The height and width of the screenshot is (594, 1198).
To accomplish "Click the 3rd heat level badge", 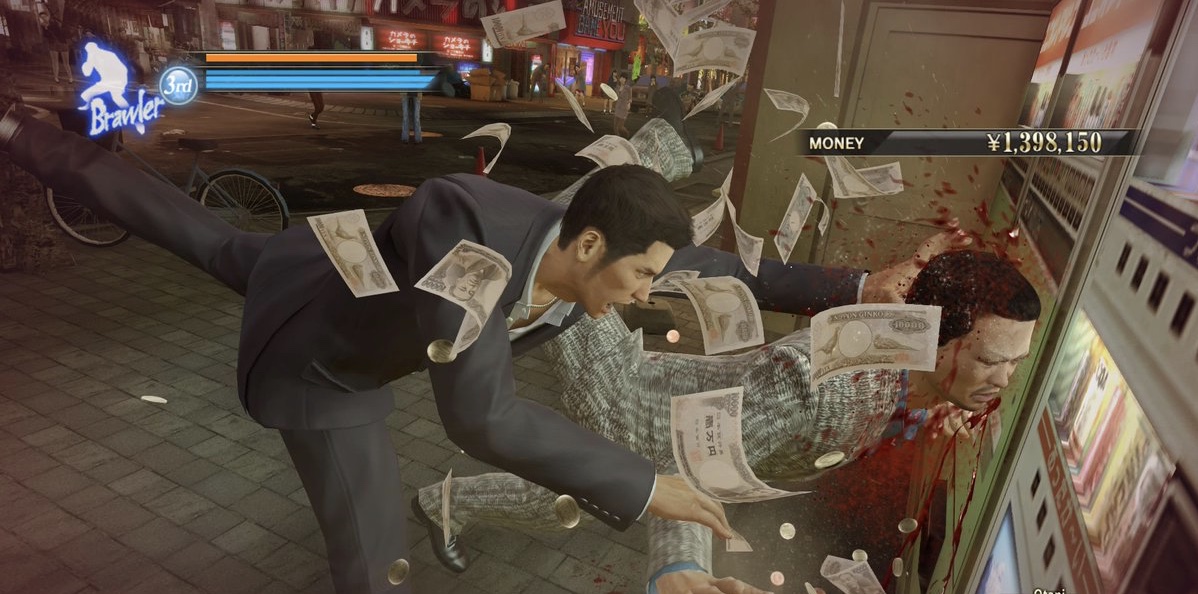I will 179,85.
